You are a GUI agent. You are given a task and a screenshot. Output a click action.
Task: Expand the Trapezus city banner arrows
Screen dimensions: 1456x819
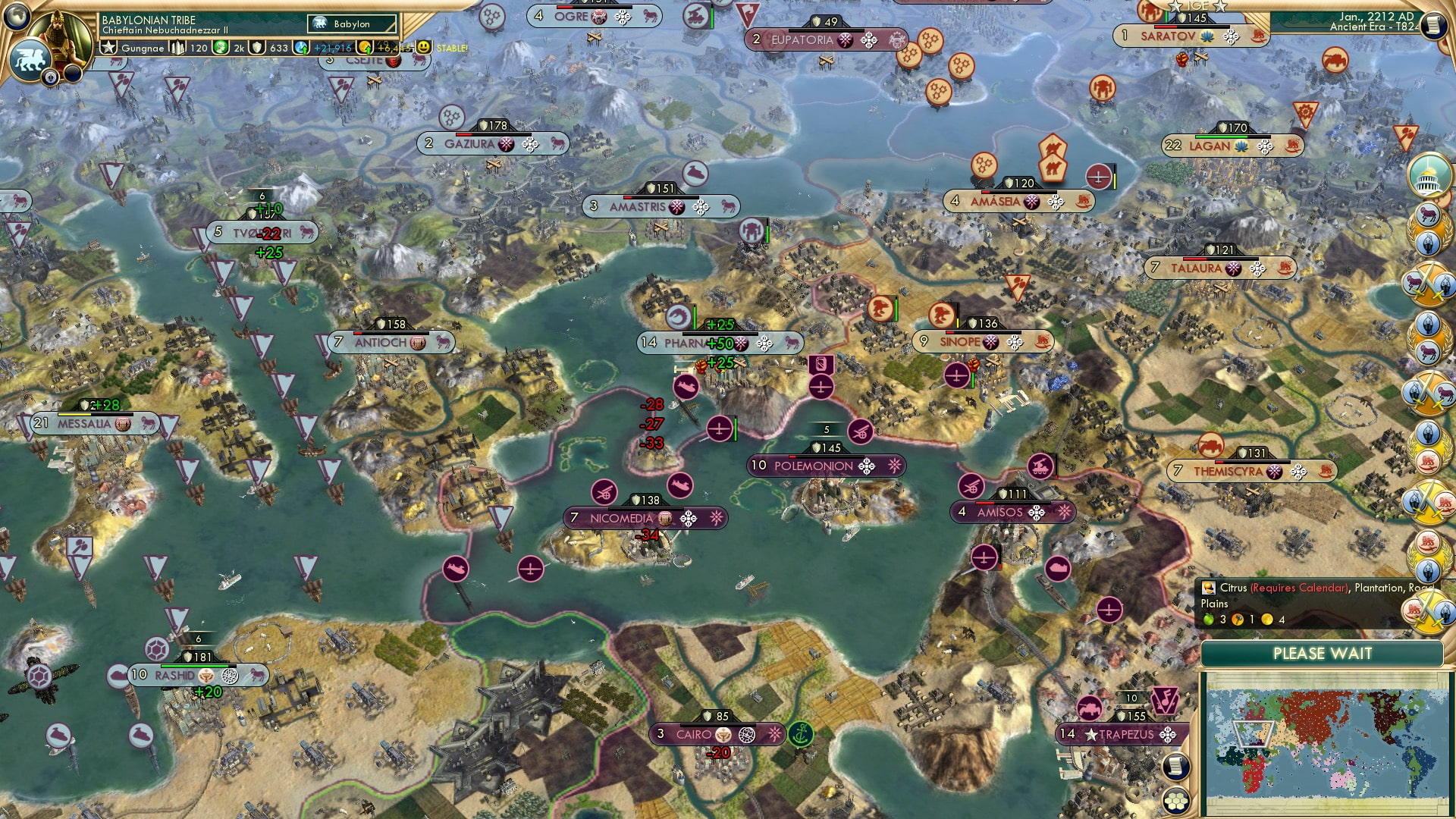1167,736
